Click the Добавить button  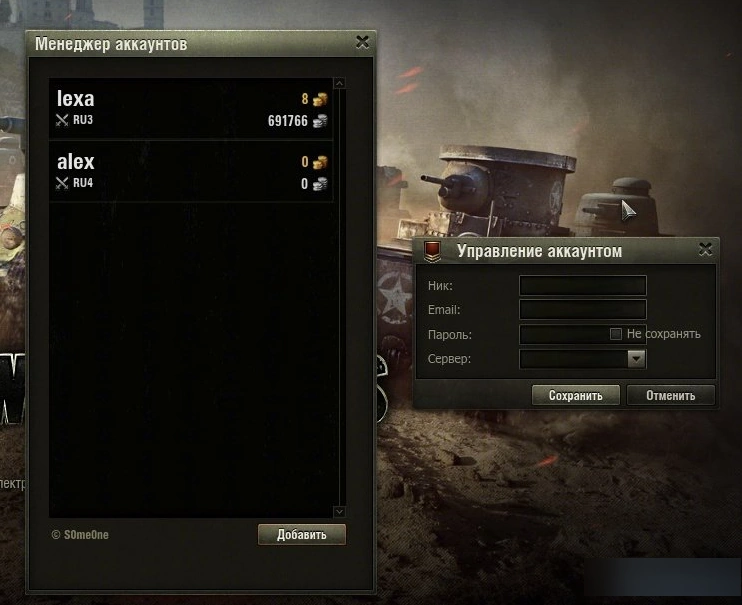pyautogui.click(x=301, y=534)
